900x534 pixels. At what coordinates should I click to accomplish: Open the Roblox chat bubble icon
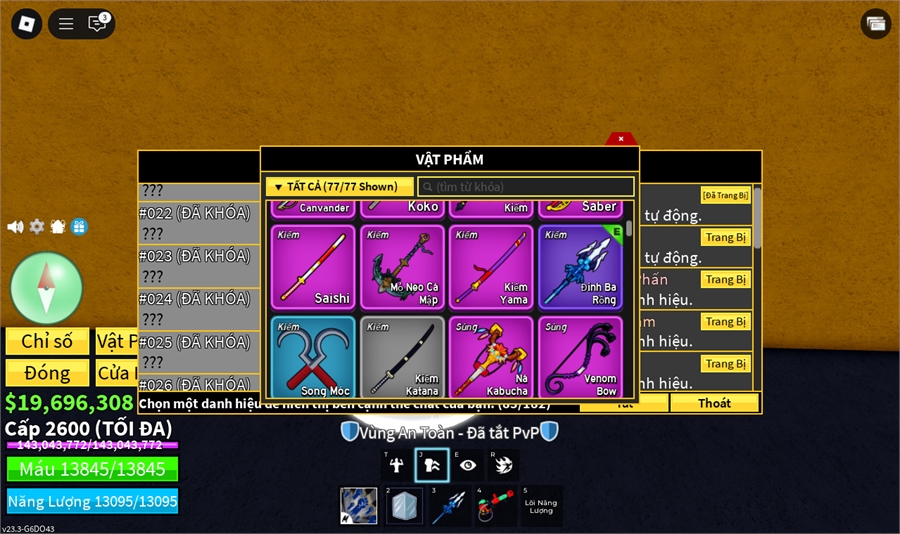click(97, 24)
